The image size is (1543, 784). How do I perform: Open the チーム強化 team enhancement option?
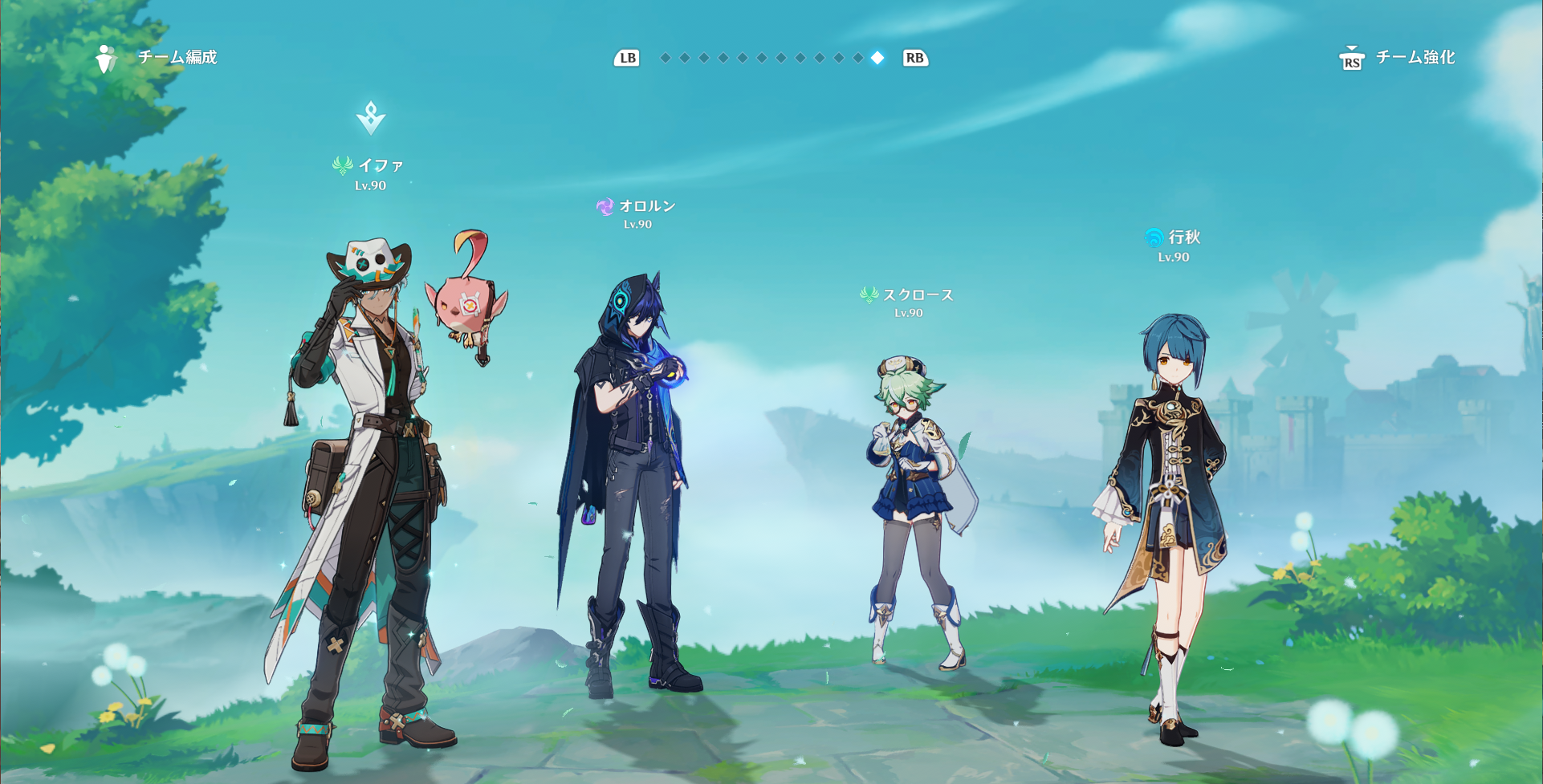pos(1398,58)
